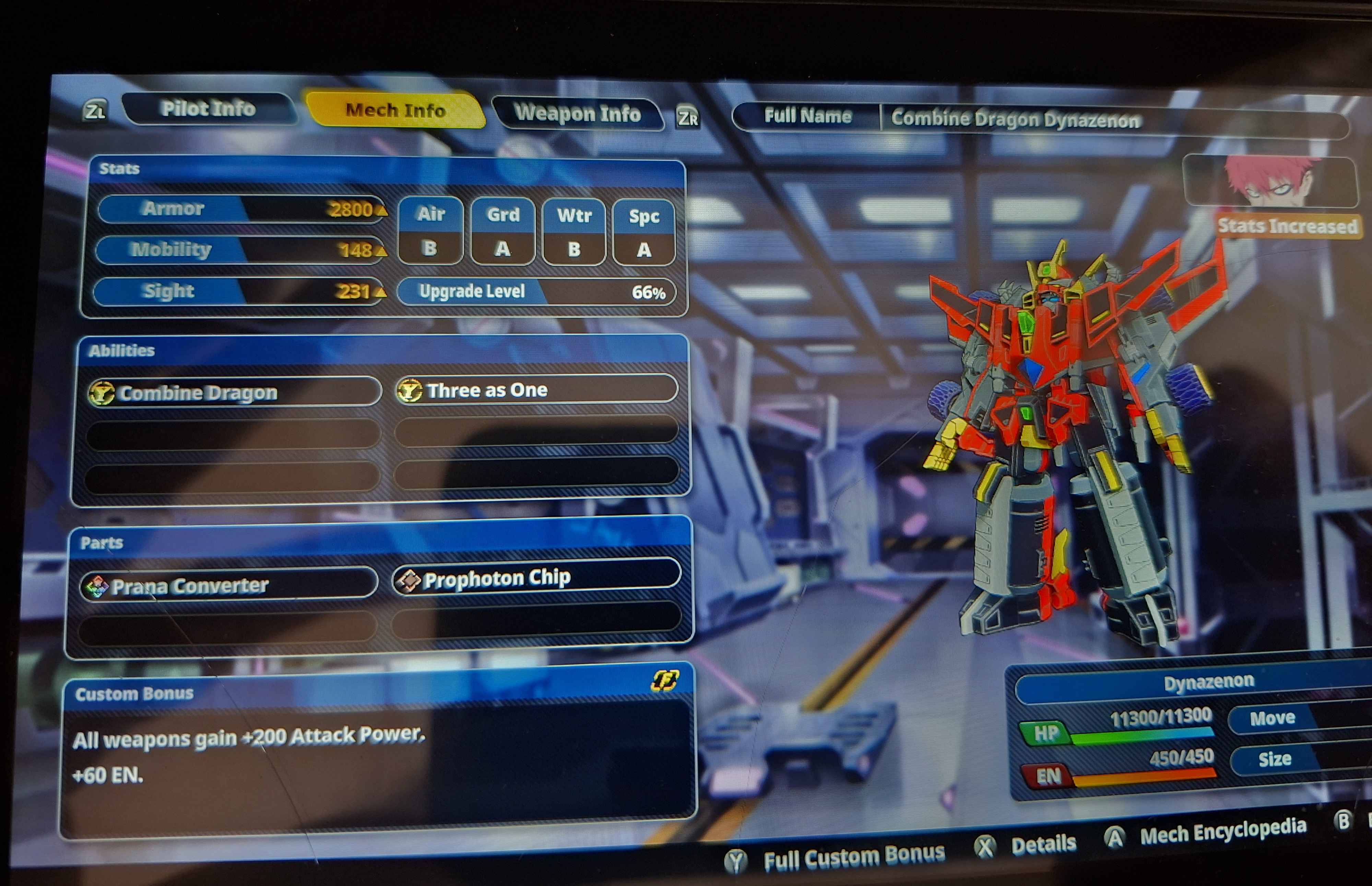The width and height of the screenshot is (1372, 886).
Task: Select the Sight stat row
Action: click(x=238, y=291)
